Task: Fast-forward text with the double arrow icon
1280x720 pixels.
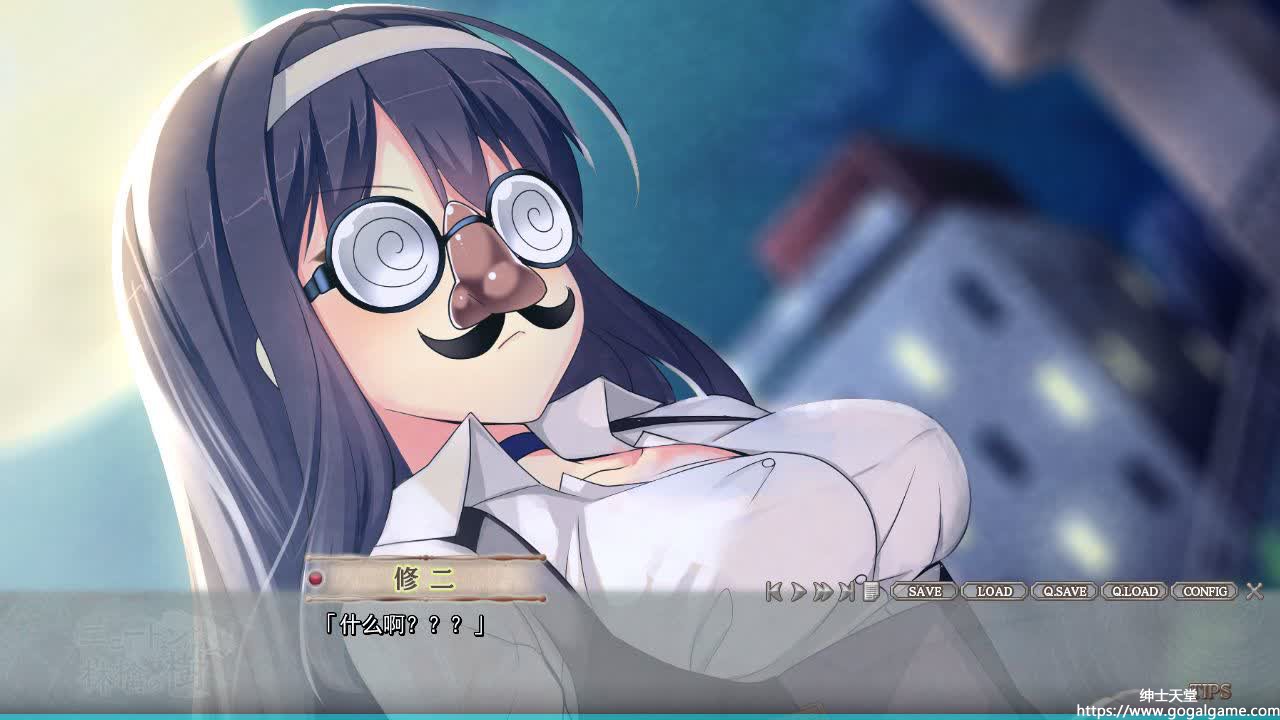Action: pyautogui.click(x=822, y=592)
